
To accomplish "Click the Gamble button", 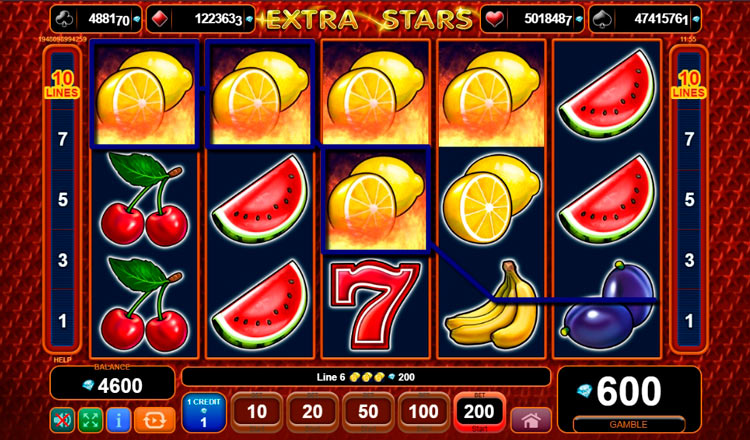I will (x=629, y=424).
